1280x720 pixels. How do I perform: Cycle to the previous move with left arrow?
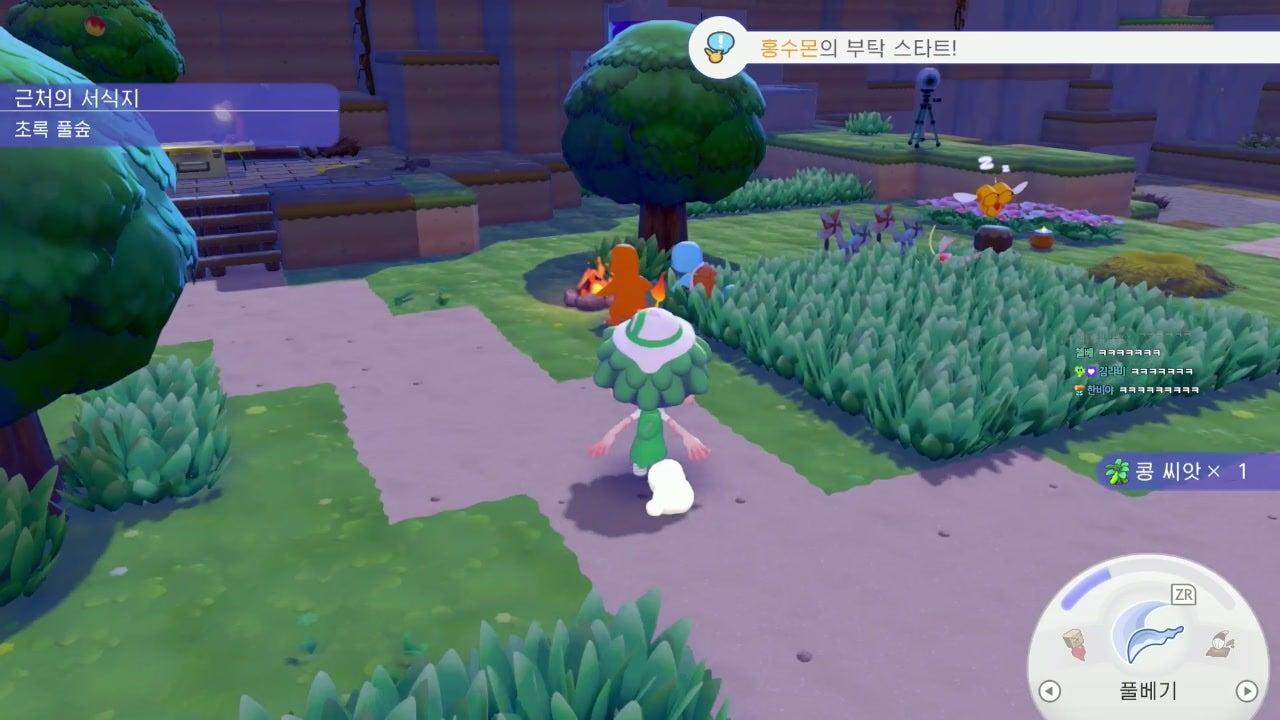[x=1049, y=691]
